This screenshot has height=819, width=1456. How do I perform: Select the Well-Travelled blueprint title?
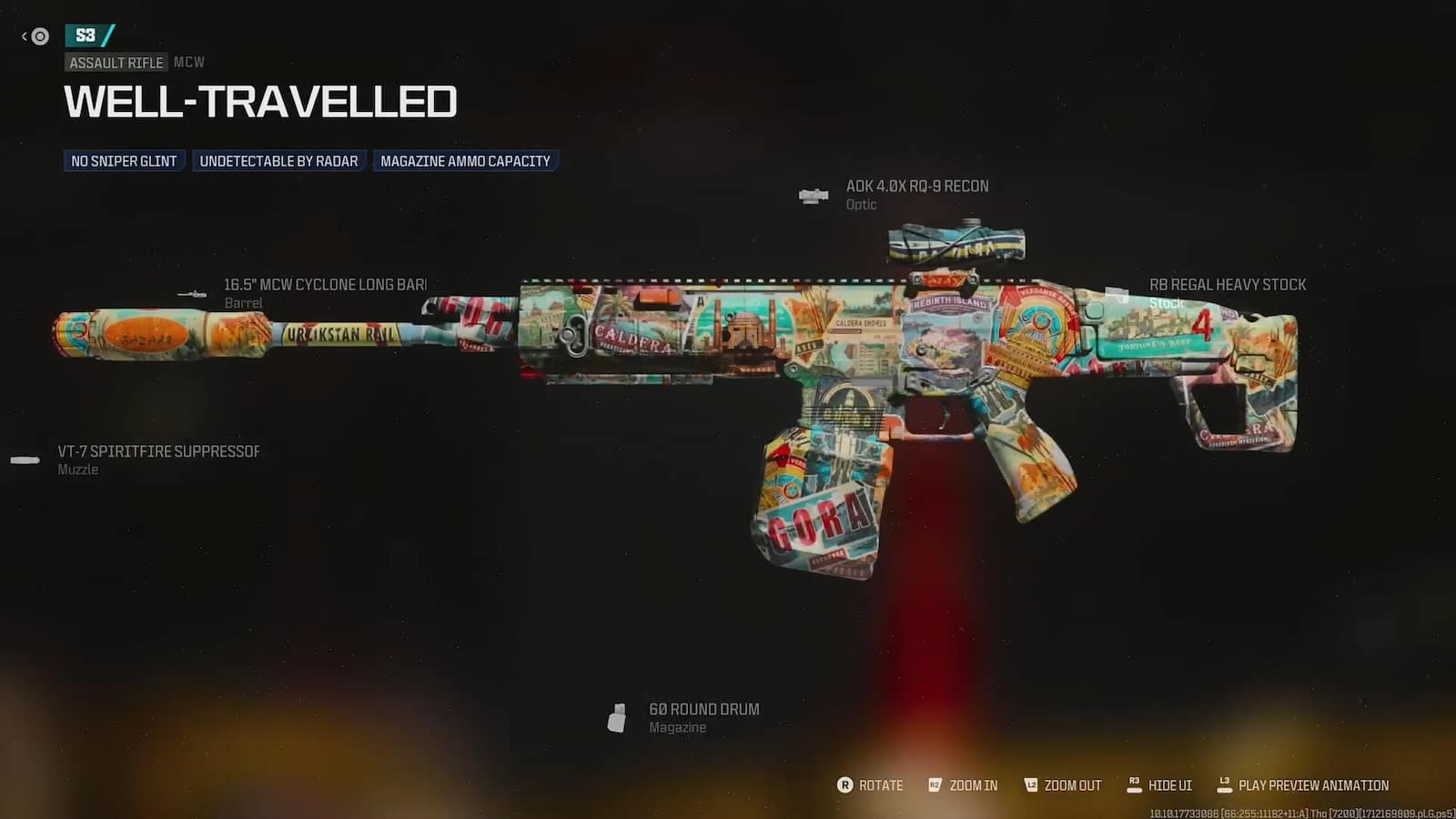pos(258,102)
